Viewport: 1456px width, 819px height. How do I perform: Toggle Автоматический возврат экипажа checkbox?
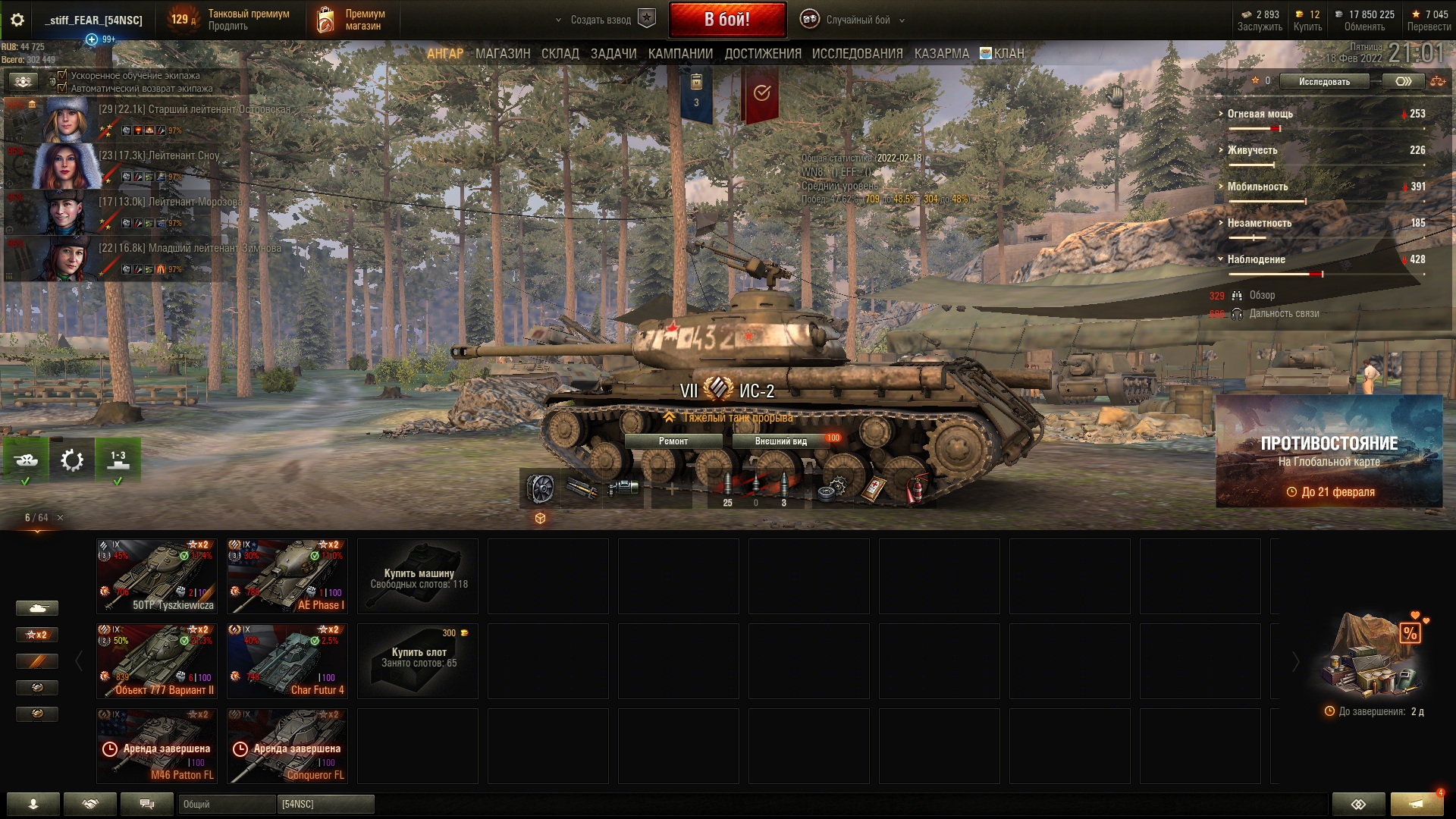[x=62, y=88]
